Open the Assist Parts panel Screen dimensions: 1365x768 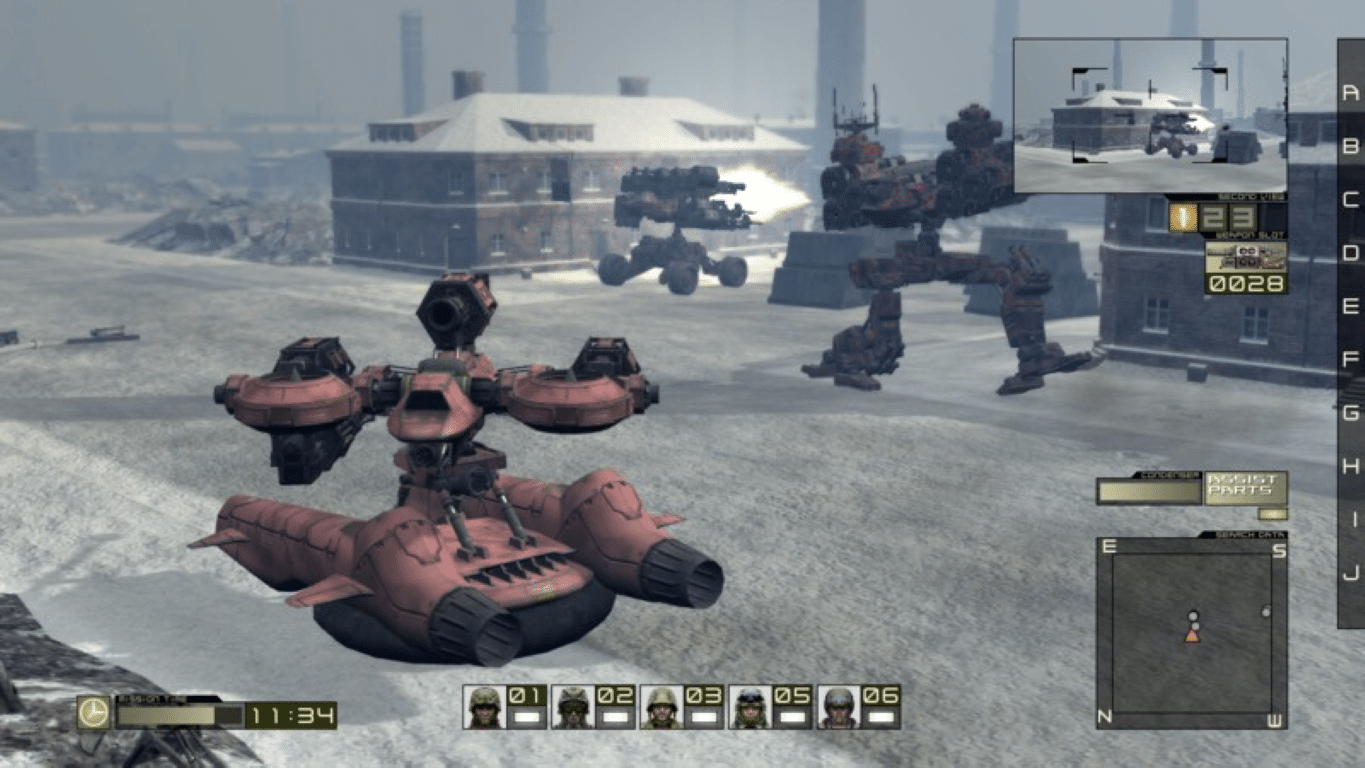coord(1243,489)
